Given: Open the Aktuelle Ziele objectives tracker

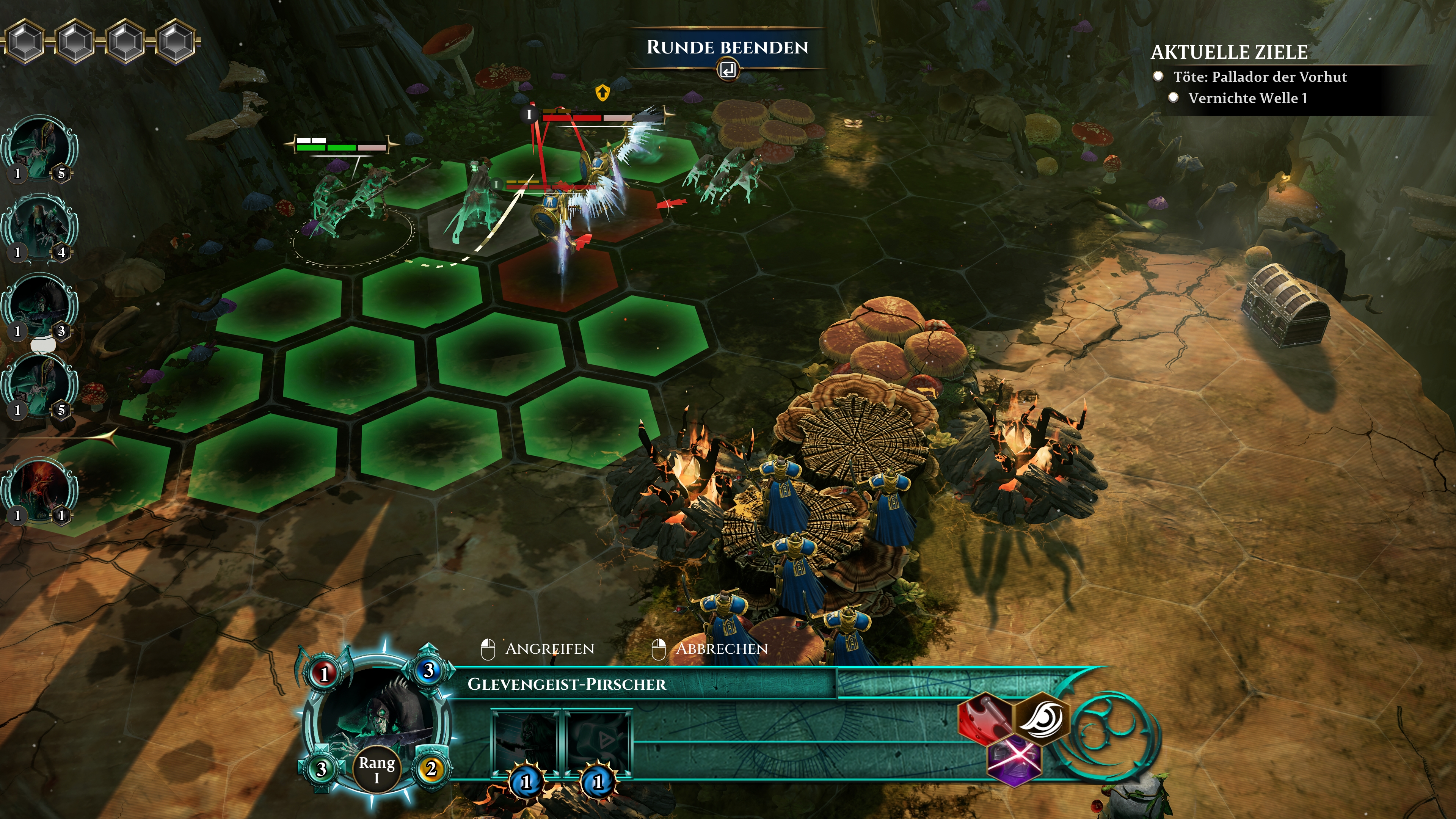Looking at the screenshot, I should pyautogui.click(x=1229, y=52).
